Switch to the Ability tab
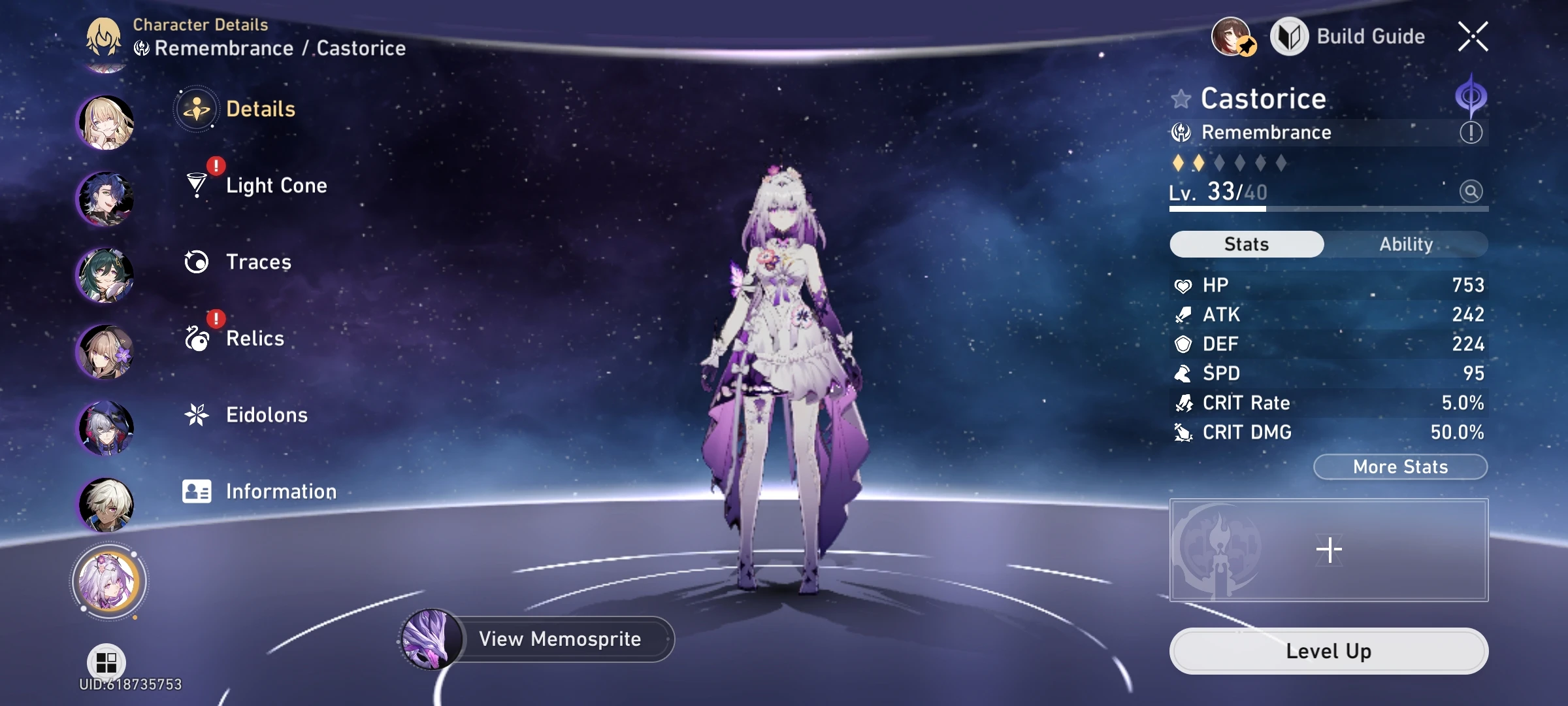 tap(1406, 244)
